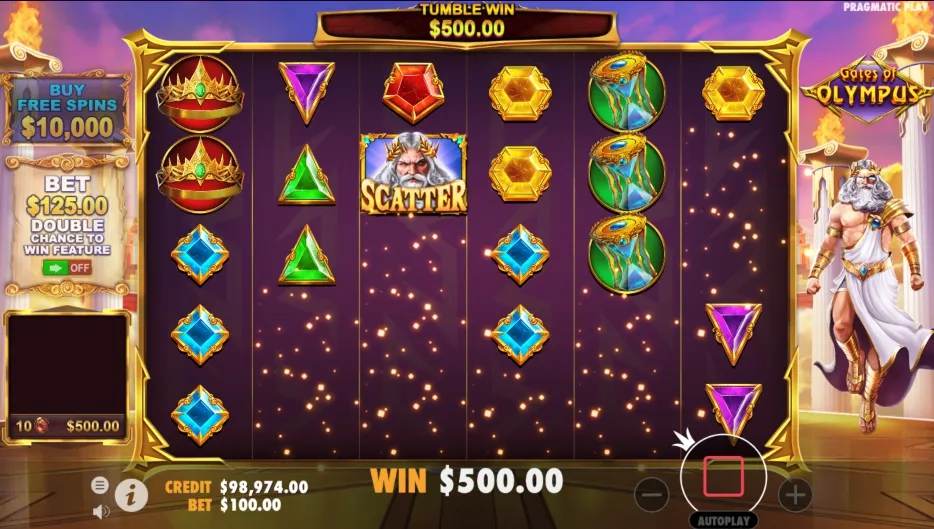
Task: Mute the game sound
Action: [x=100, y=511]
